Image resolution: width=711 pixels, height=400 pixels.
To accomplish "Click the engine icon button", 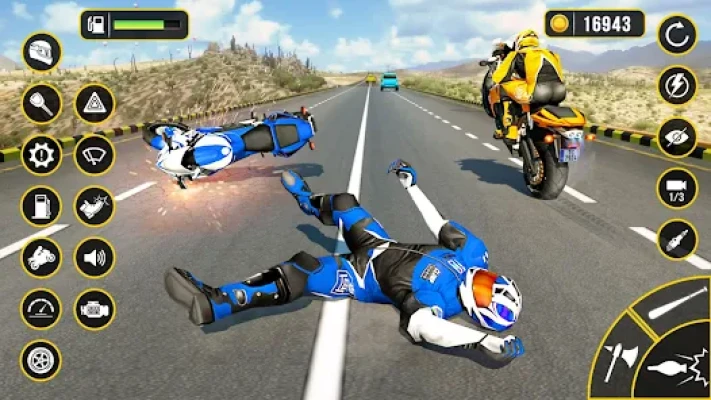I will tap(95, 309).
